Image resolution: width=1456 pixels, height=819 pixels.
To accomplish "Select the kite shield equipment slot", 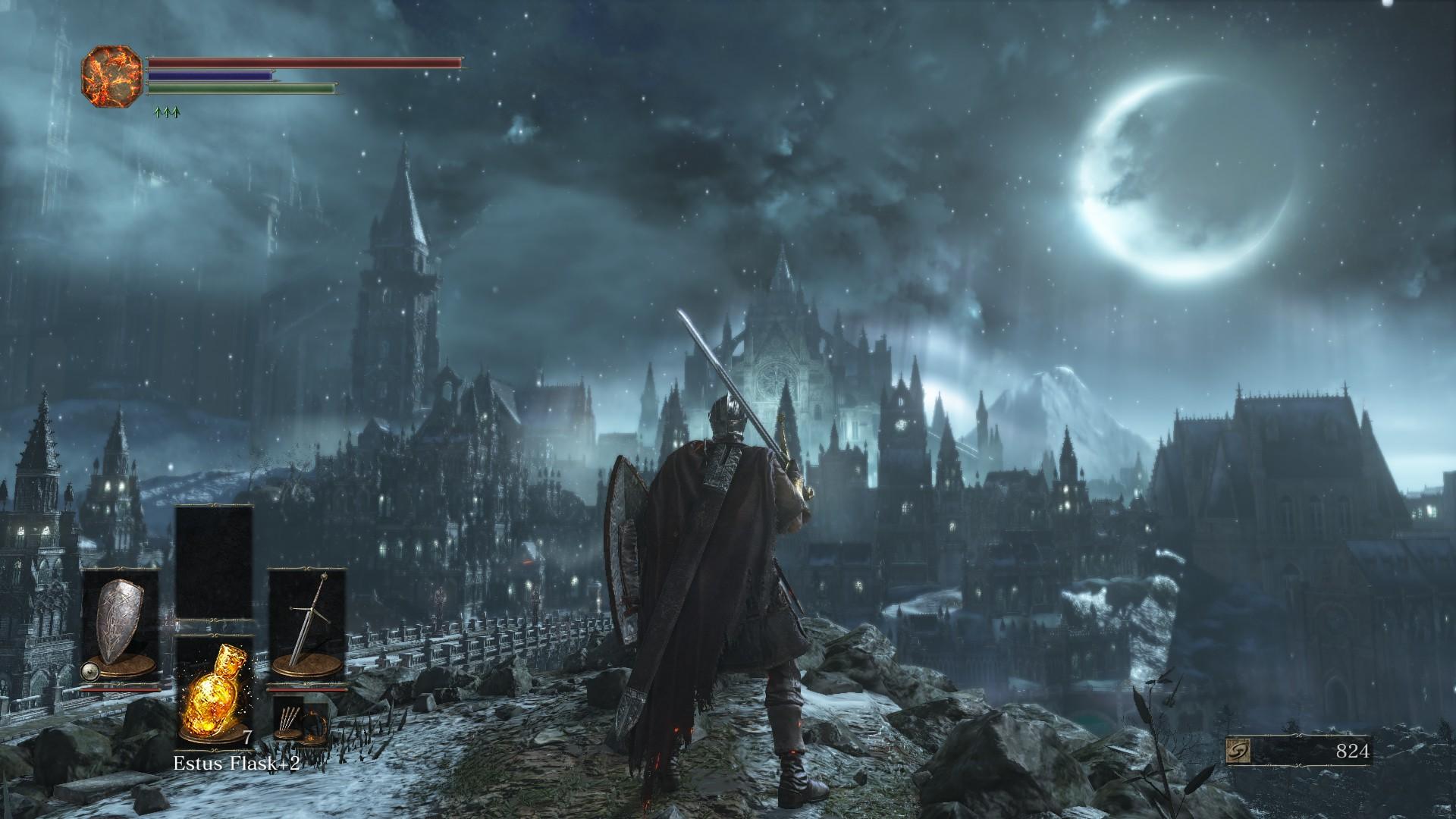I will click(121, 629).
